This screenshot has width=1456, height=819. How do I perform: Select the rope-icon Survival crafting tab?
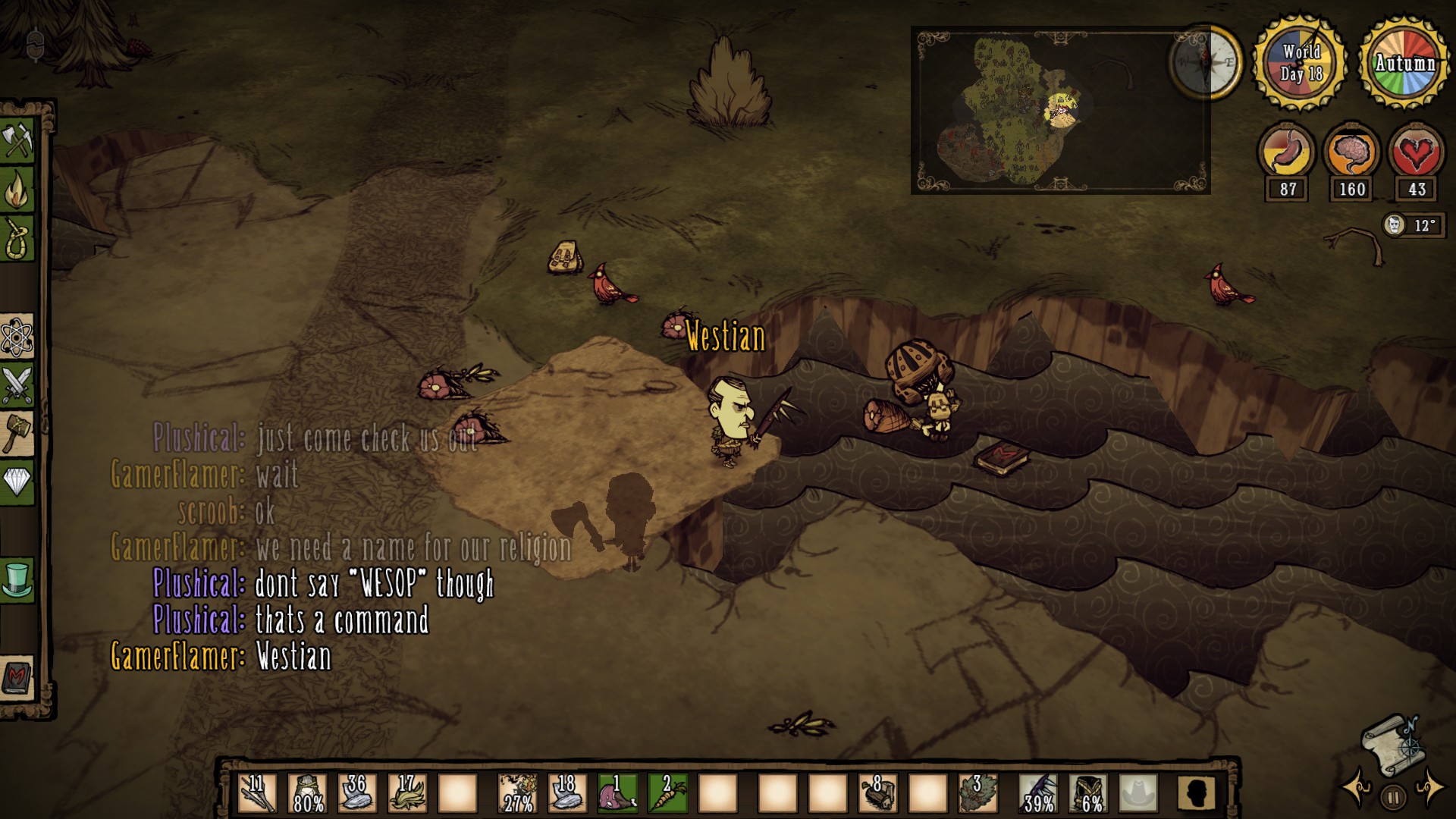coord(18,238)
